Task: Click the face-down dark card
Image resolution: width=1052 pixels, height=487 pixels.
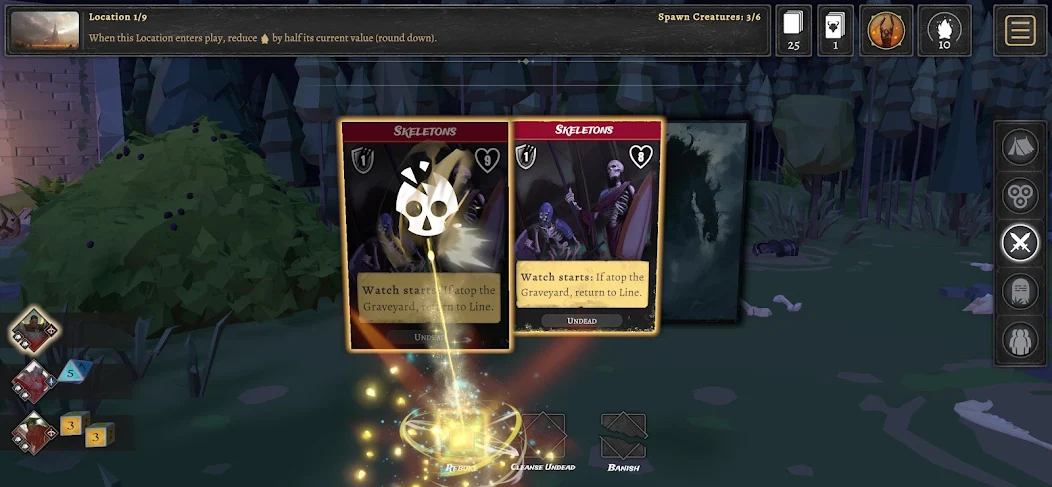Action: (705, 220)
